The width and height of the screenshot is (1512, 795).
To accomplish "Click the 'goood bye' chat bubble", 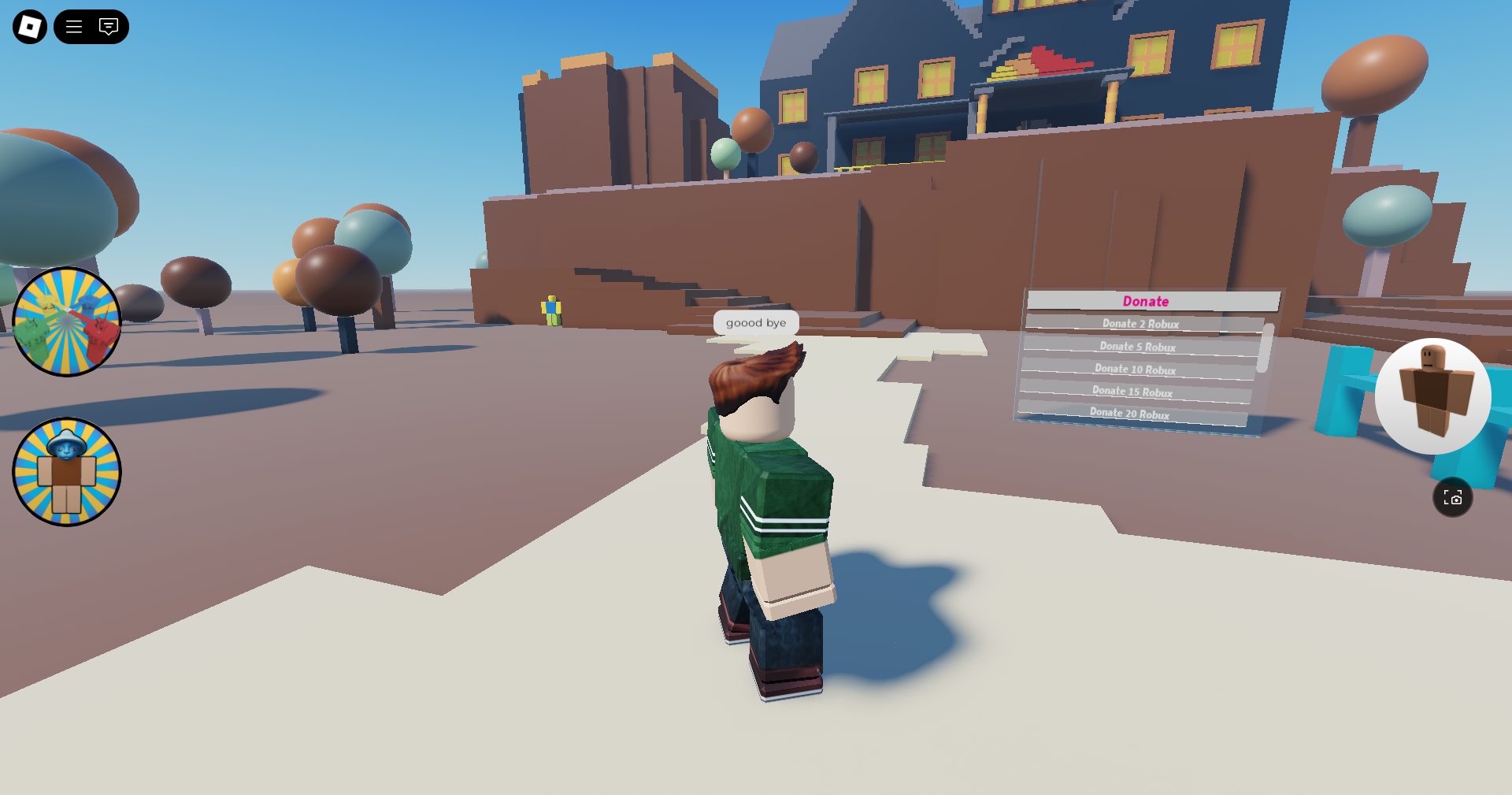I will (x=756, y=322).
